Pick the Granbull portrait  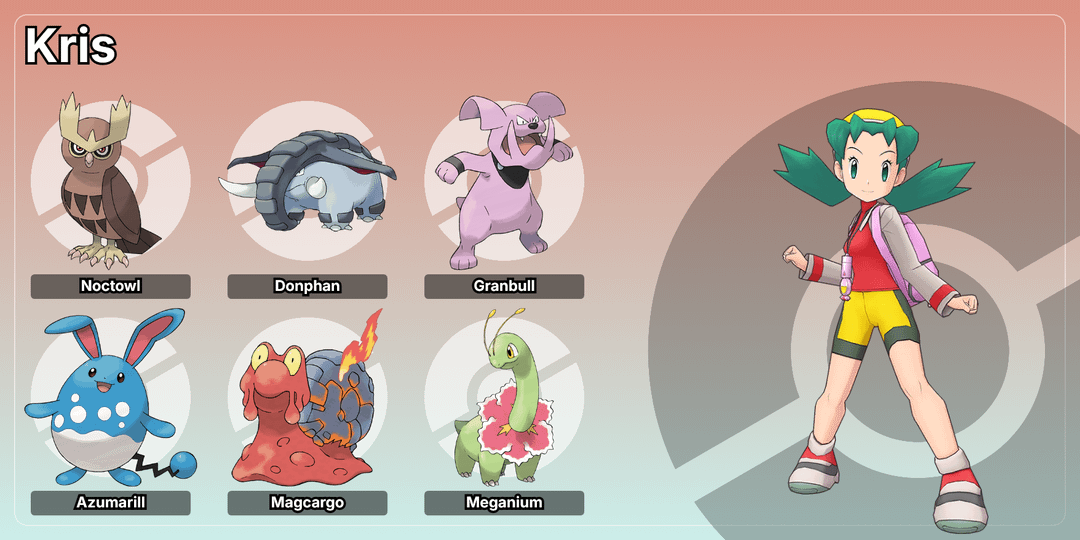click(503, 181)
